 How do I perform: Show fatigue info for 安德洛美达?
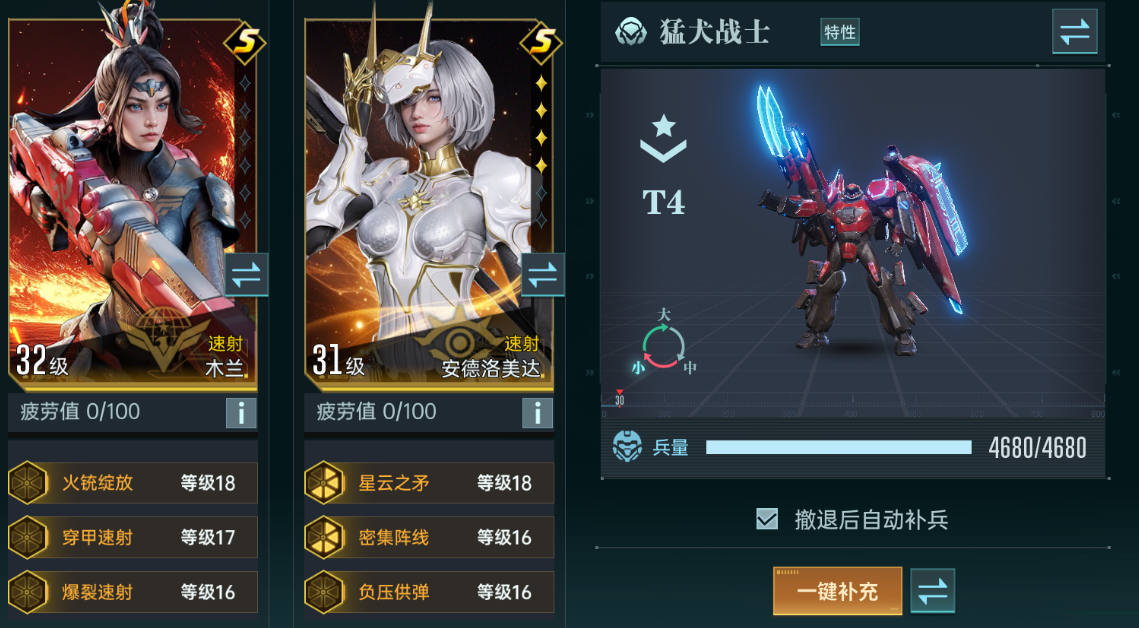[x=537, y=412]
